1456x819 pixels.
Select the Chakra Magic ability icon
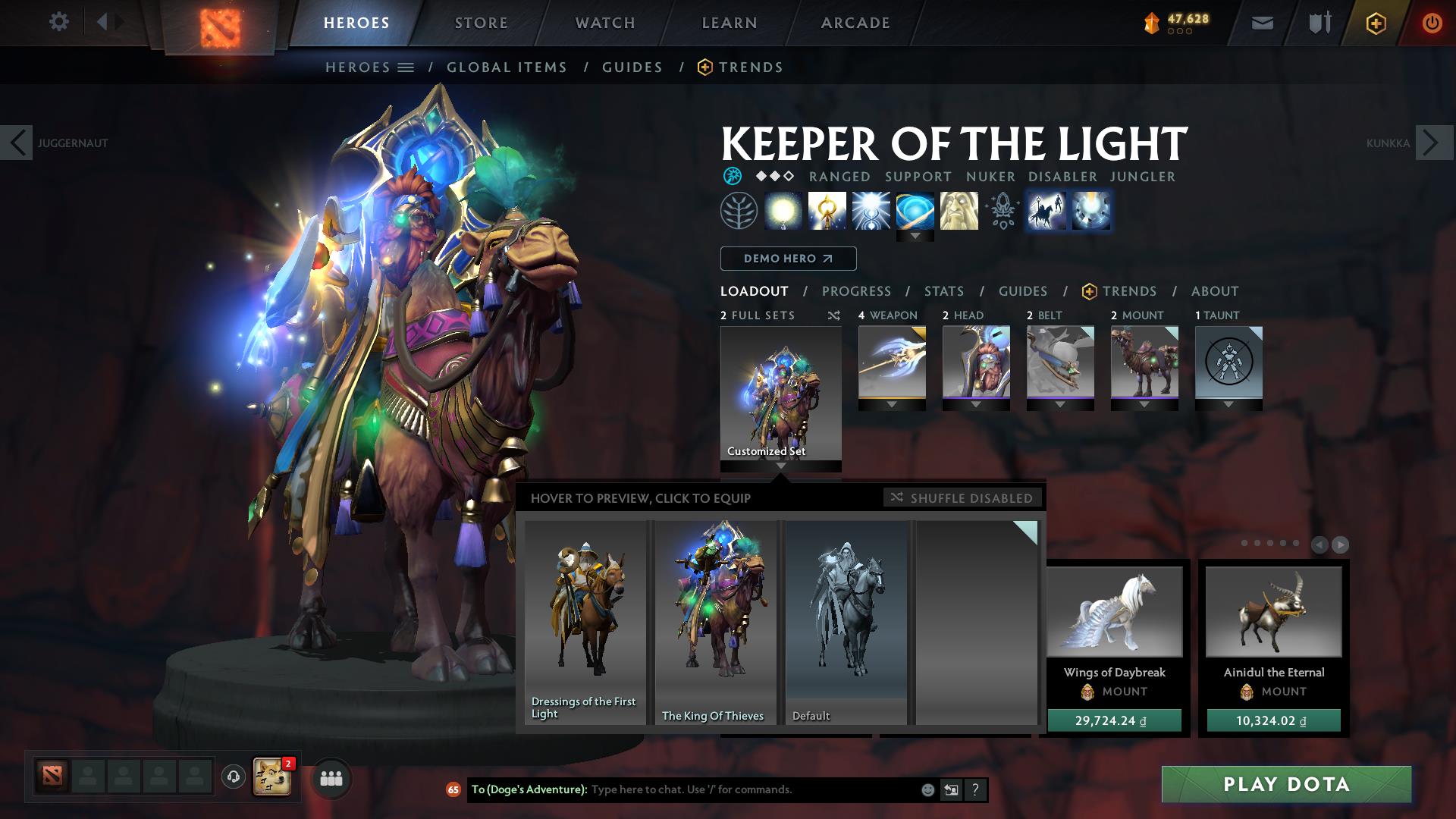point(827,210)
